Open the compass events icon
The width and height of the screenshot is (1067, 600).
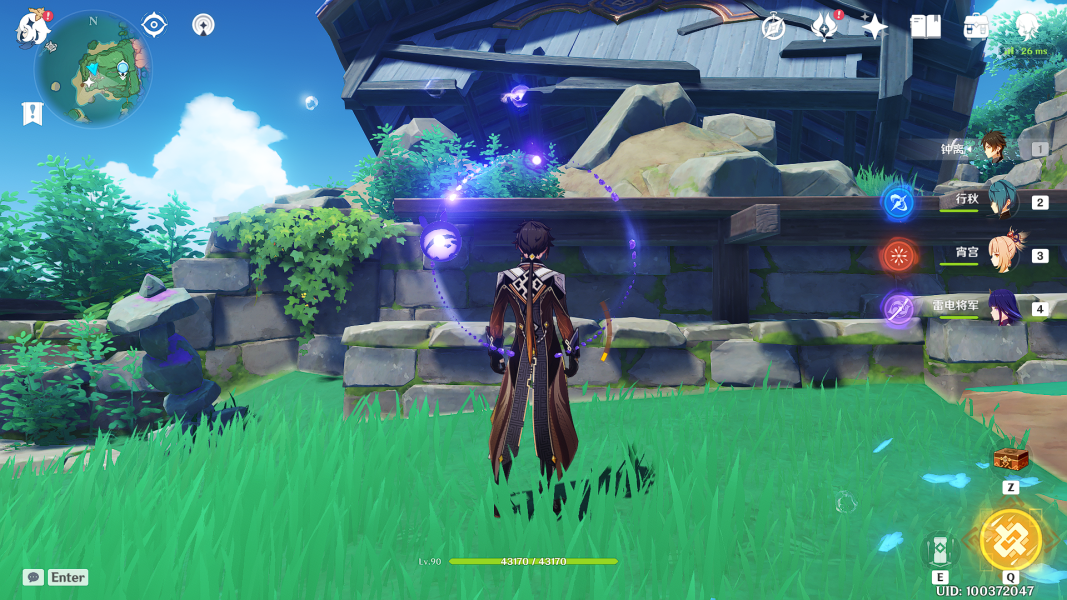coord(773,27)
